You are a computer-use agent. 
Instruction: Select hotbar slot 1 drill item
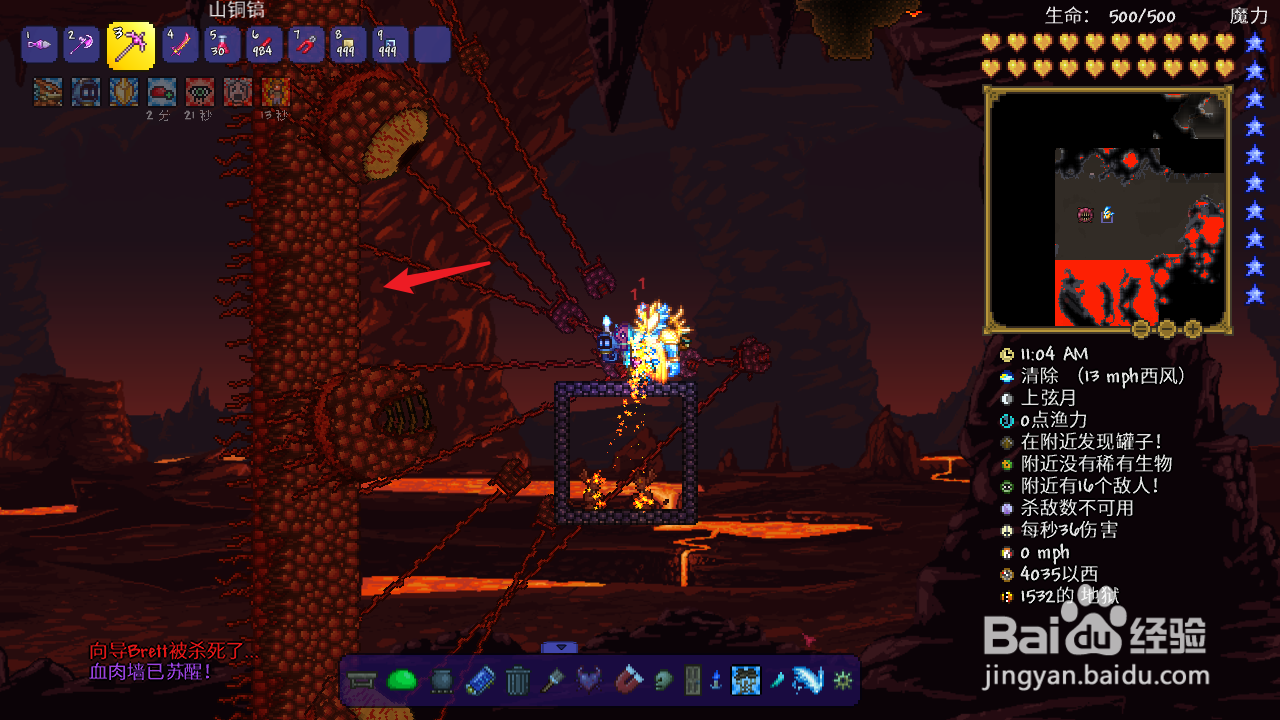point(39,45)
